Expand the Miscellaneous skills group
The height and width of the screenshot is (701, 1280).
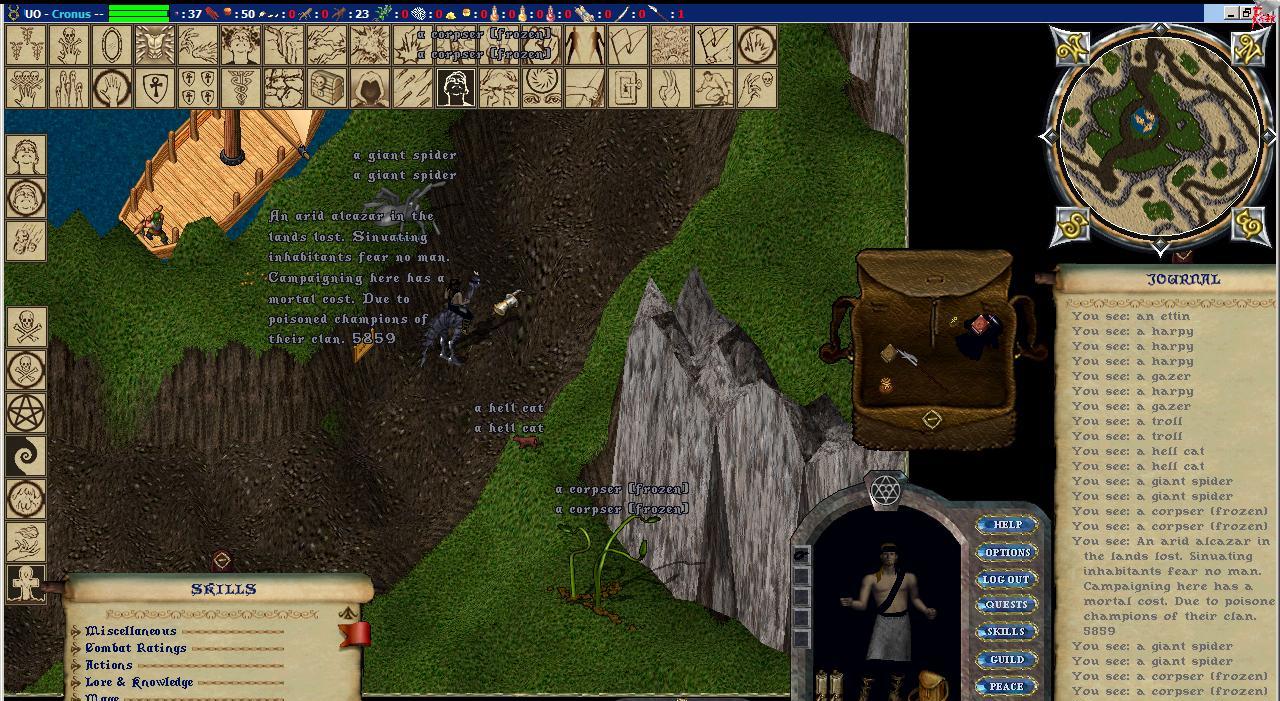tap(77, 632)
